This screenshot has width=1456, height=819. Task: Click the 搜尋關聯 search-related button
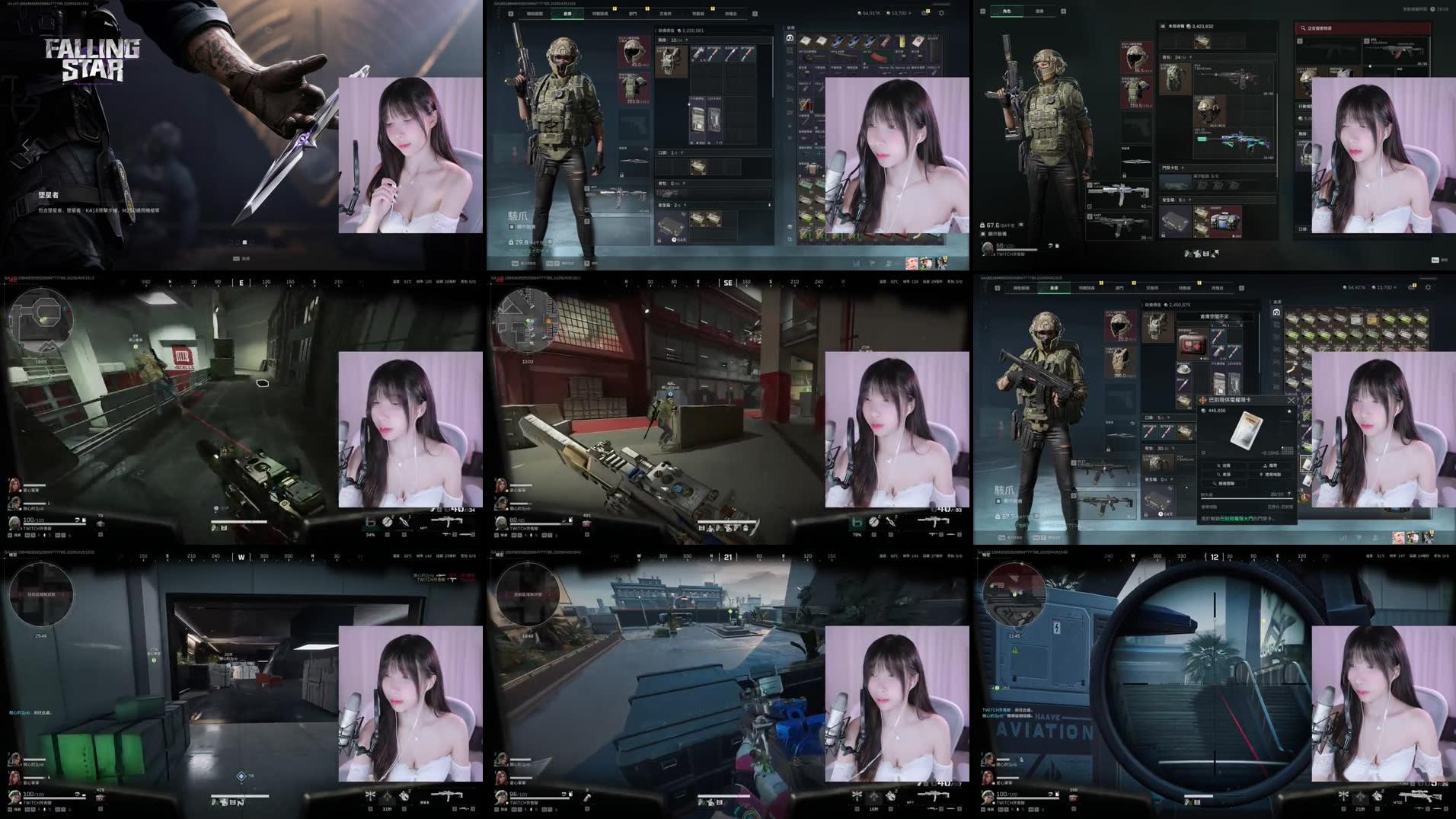(x=1225, y=483)
